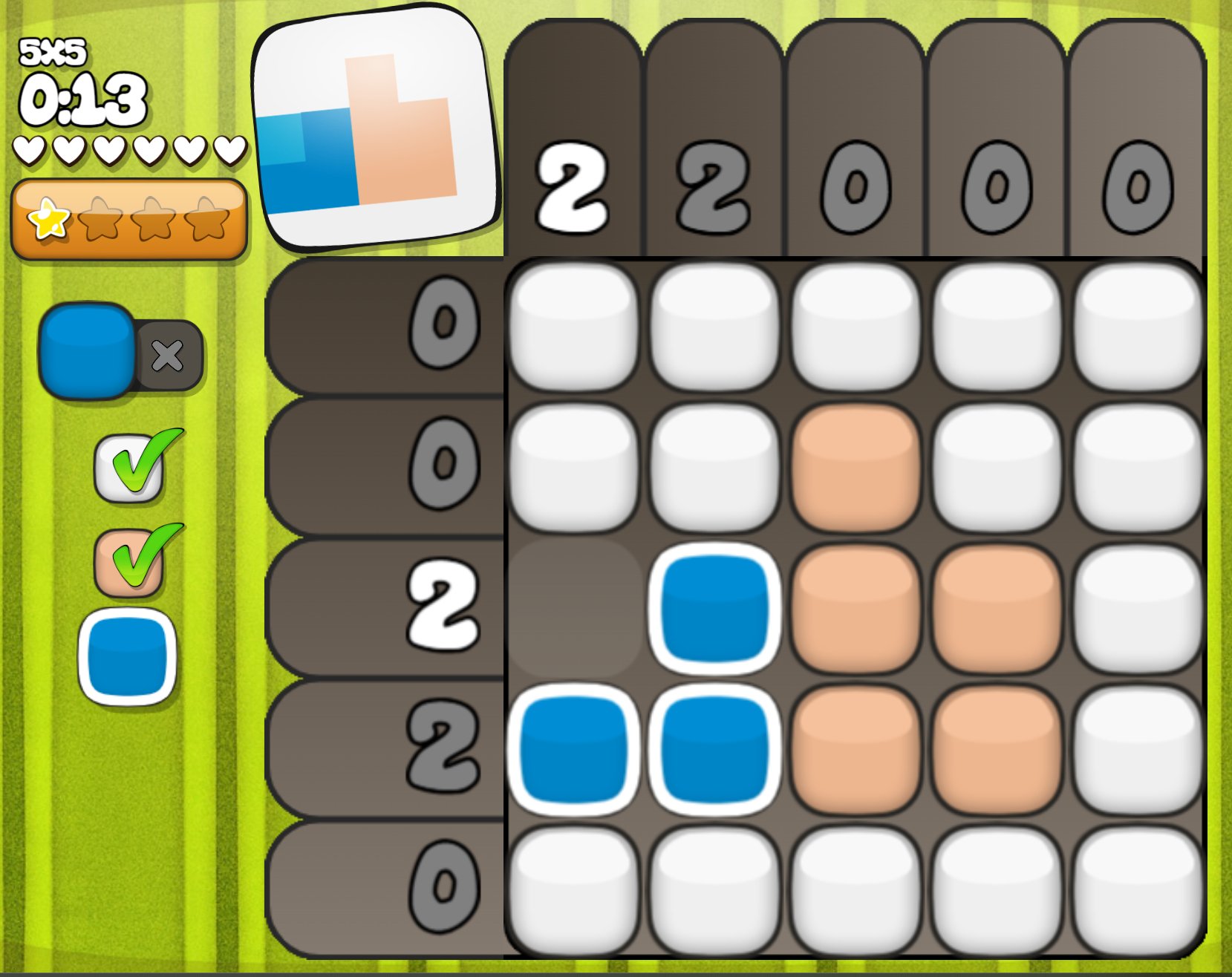Click the single peach tile in the second row
This screenshot has height=977, width=1232.
tap(855, 468)
